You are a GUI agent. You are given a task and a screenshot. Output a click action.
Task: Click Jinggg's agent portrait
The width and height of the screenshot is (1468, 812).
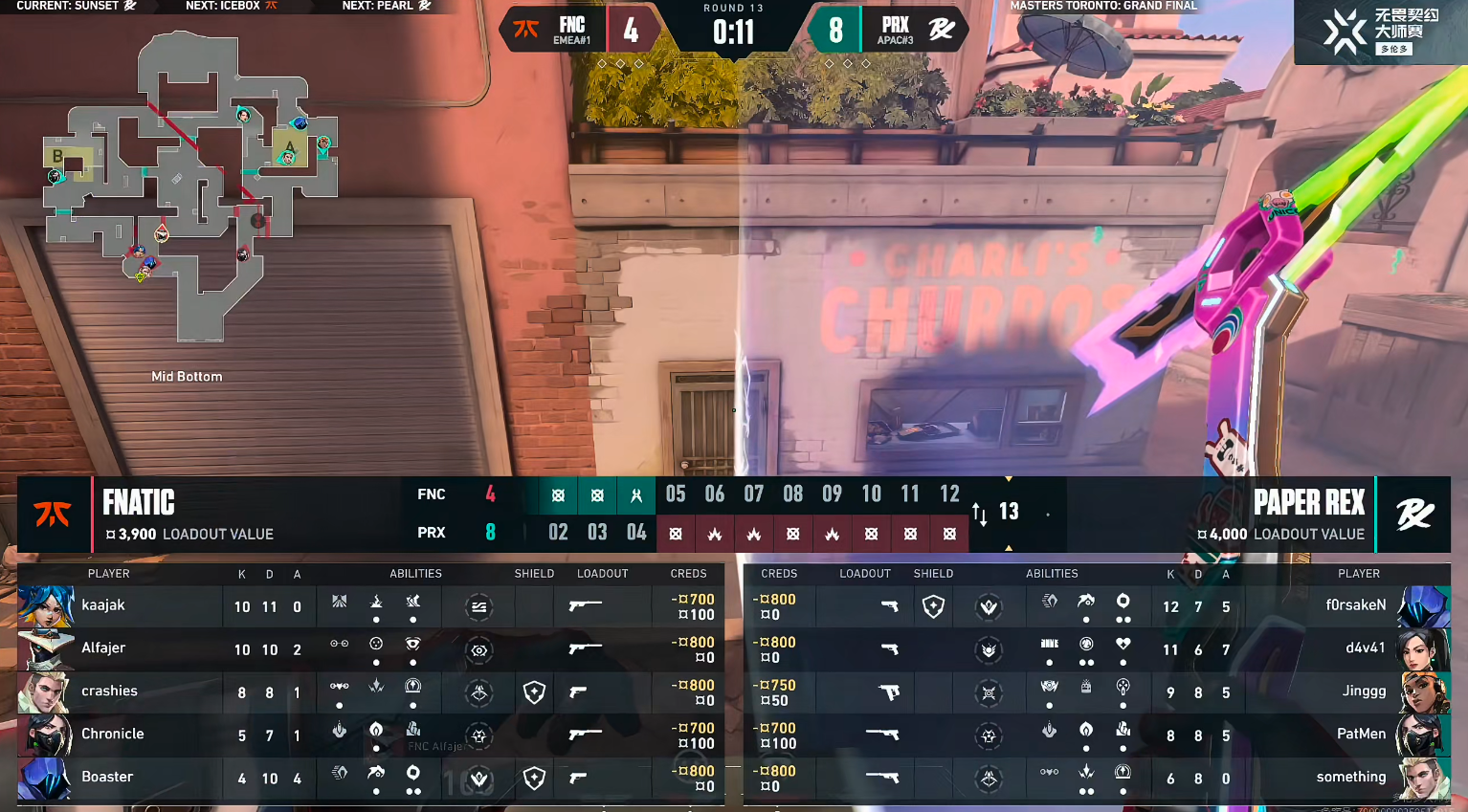pyautogui.click(x=1423, y=692)
